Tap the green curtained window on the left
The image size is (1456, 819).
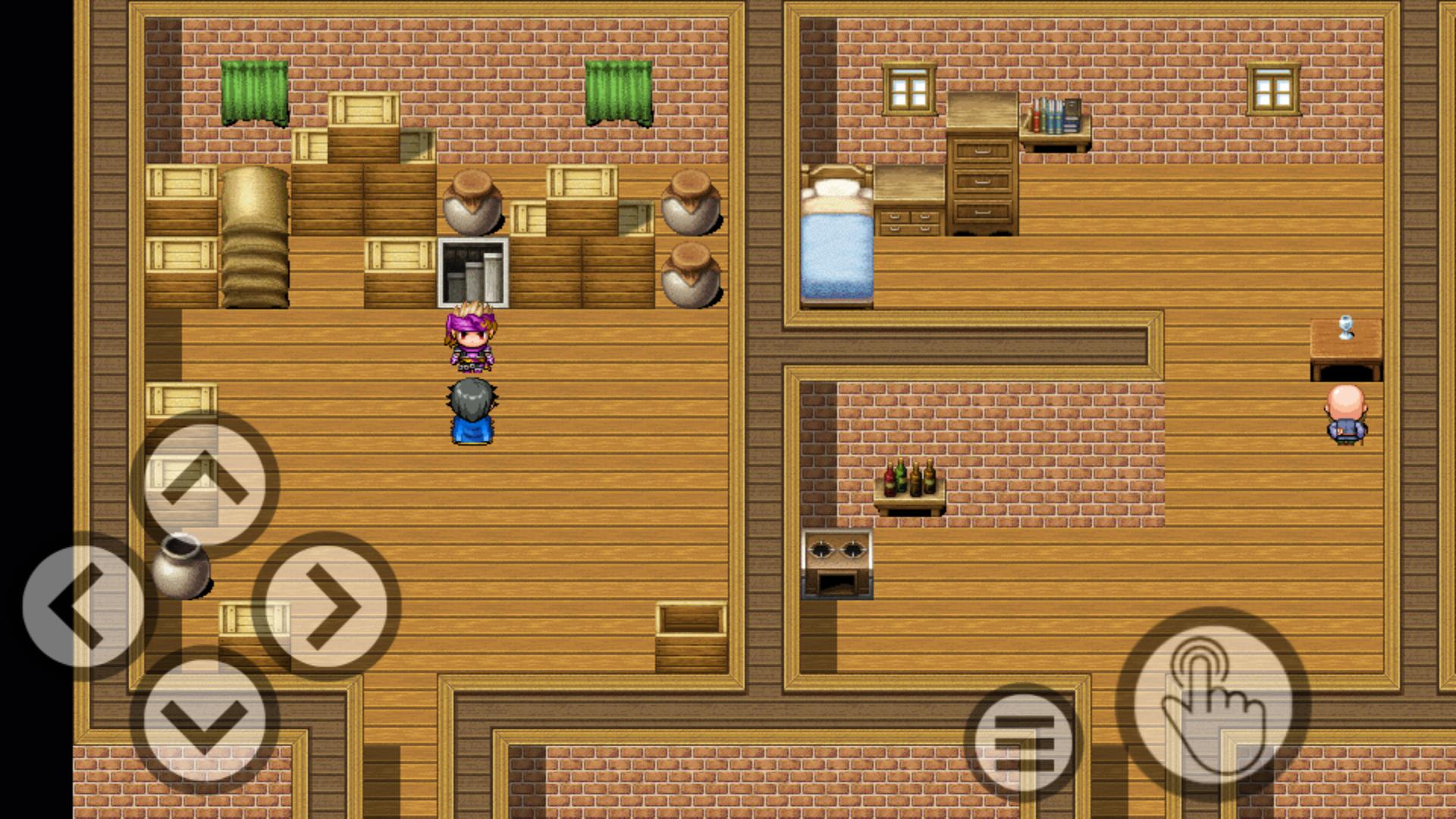[254, 91]
